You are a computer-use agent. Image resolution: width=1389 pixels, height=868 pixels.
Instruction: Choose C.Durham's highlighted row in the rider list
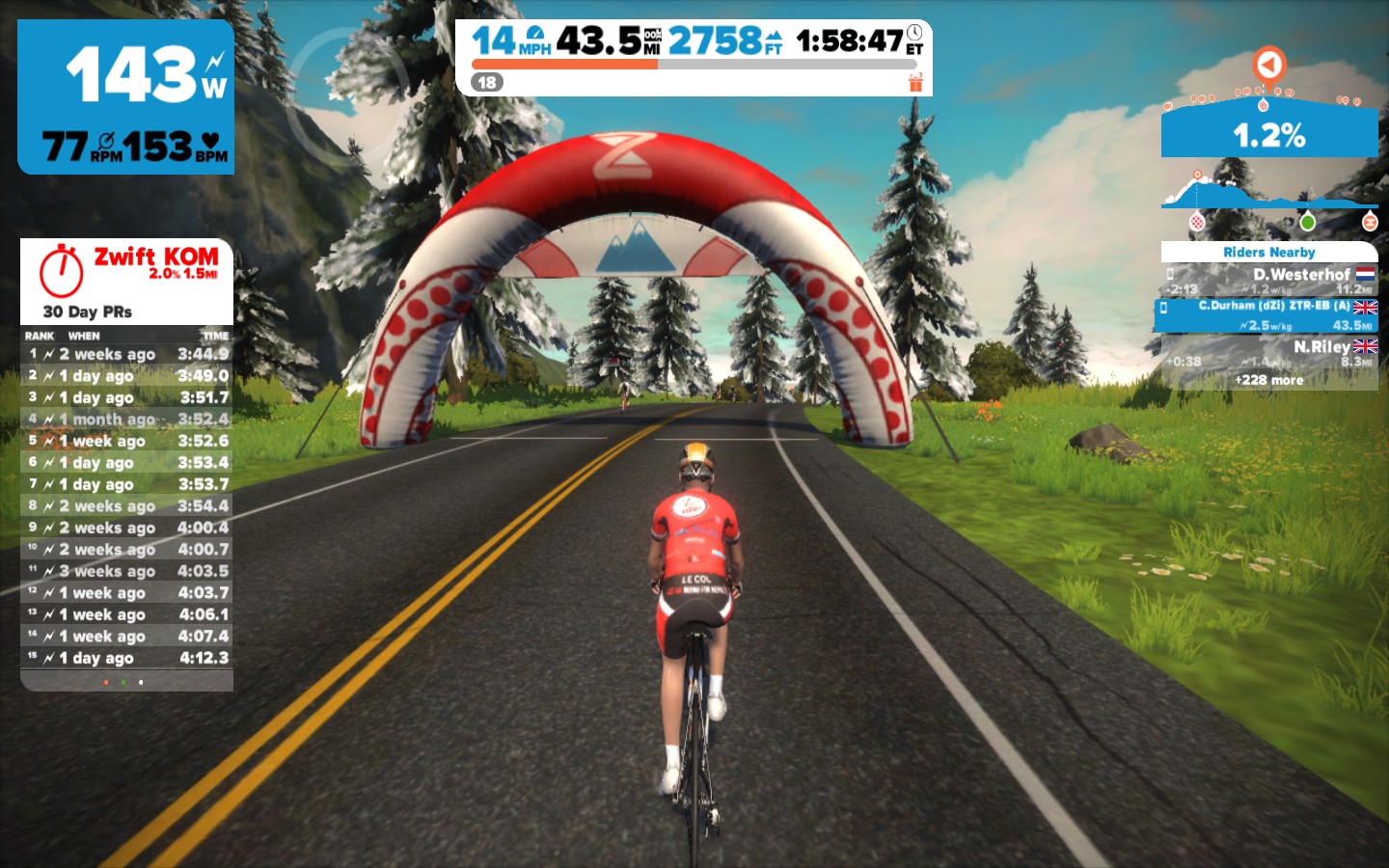click(1269, 315)
